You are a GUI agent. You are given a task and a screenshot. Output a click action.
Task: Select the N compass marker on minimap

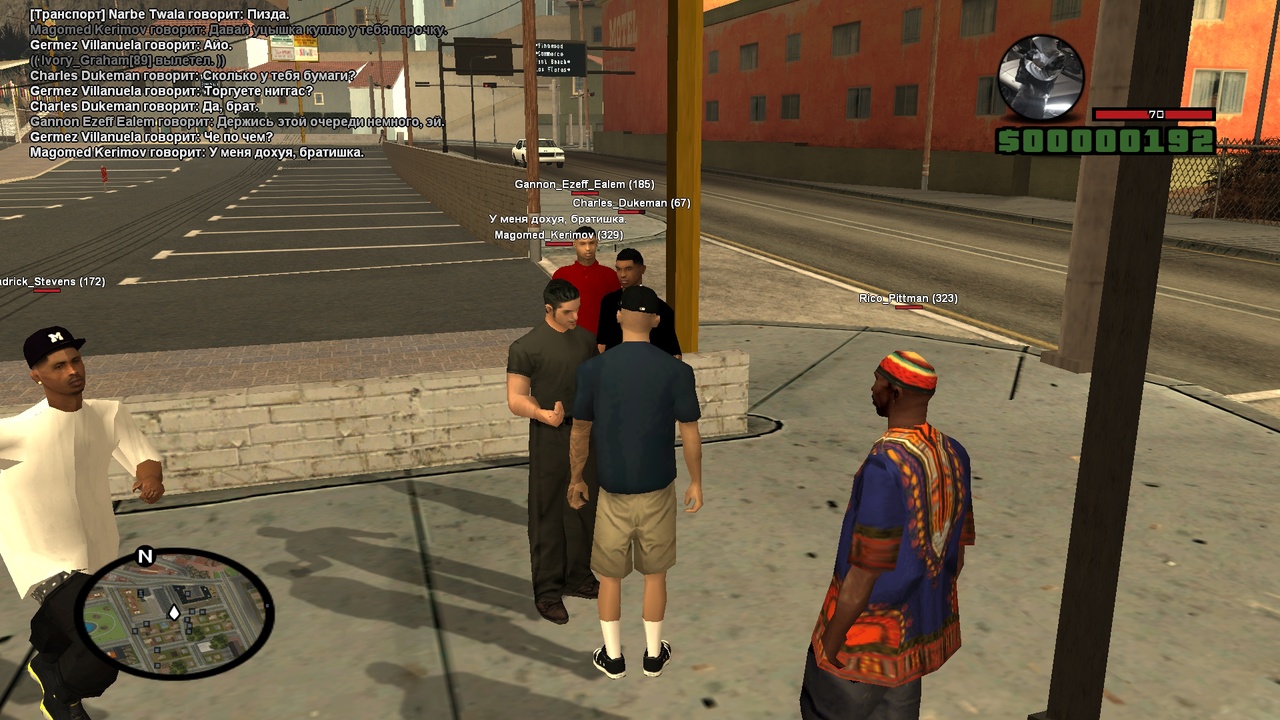pyautogui.click(x=145, y=557)
